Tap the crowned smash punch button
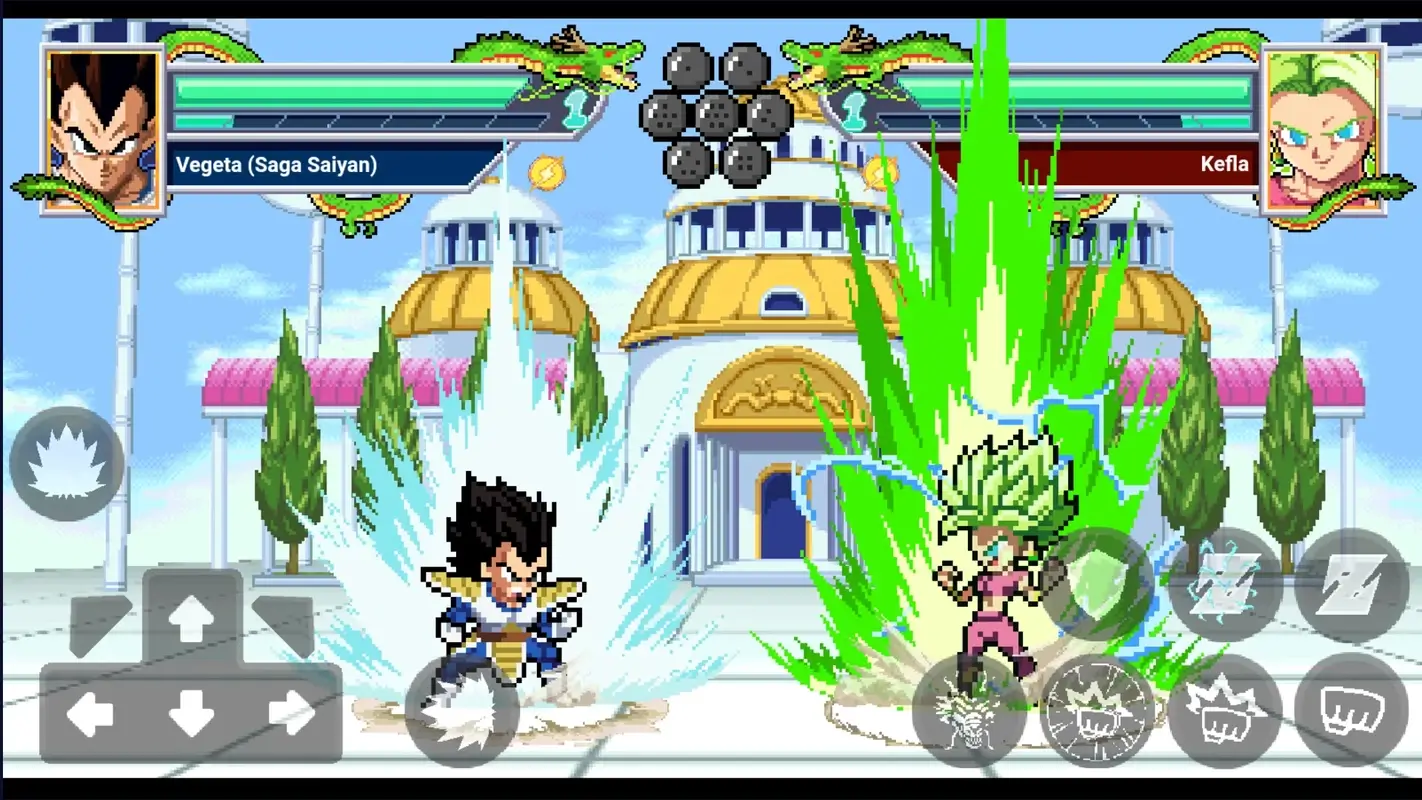 pos(1224,712)
